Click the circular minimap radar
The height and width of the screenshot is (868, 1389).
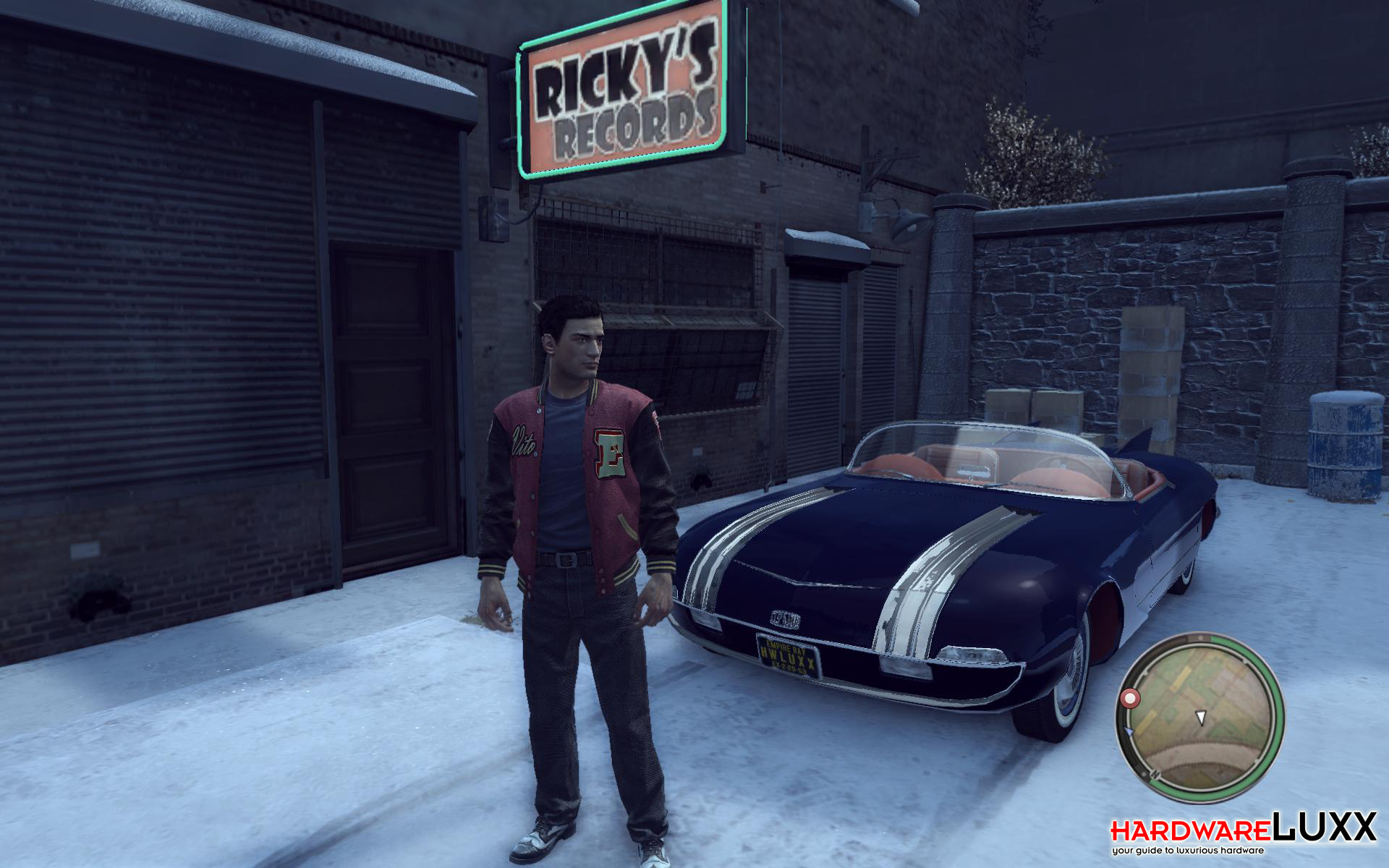pos(1199,717)
